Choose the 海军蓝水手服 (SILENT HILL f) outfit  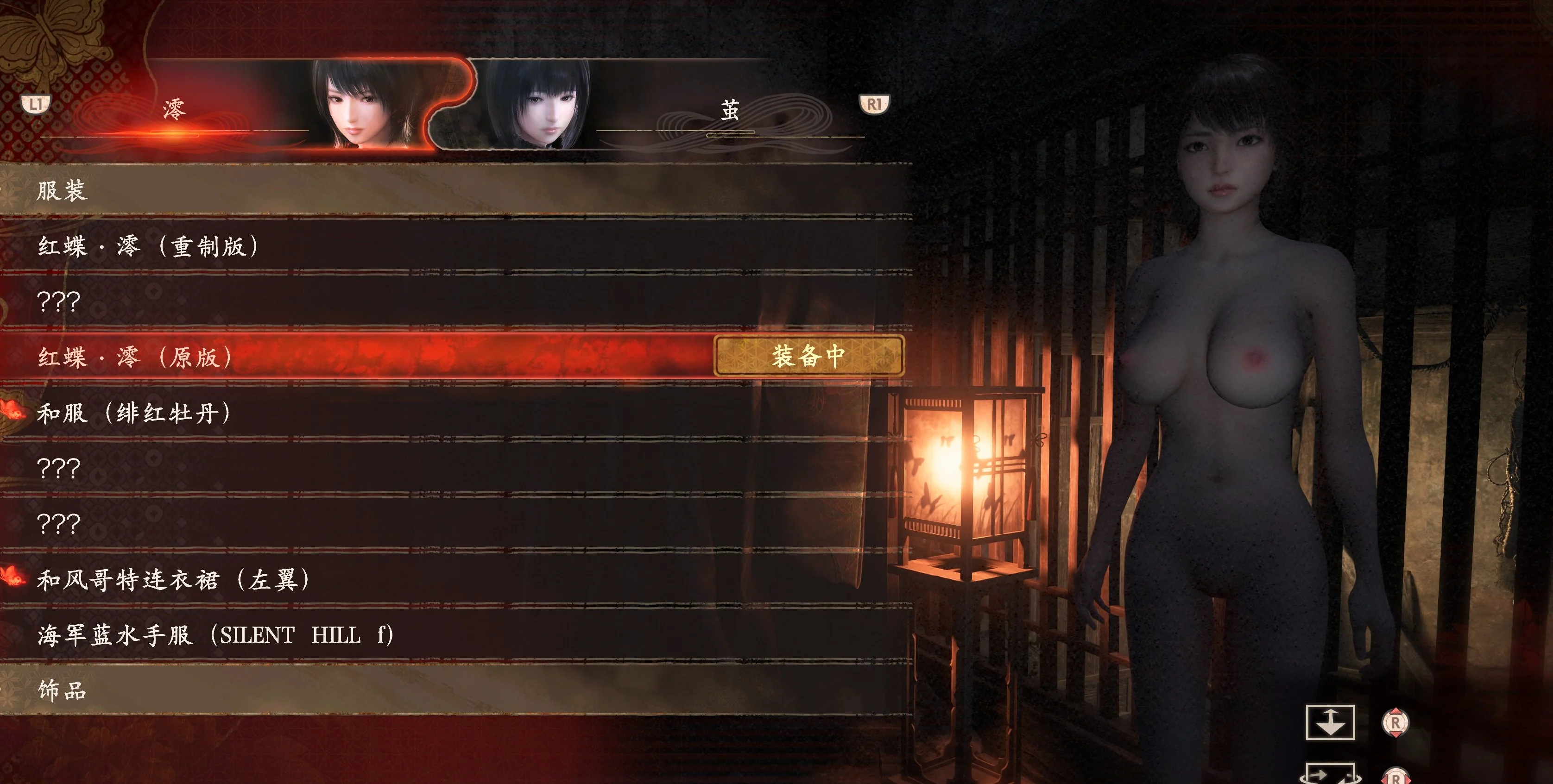215,635
